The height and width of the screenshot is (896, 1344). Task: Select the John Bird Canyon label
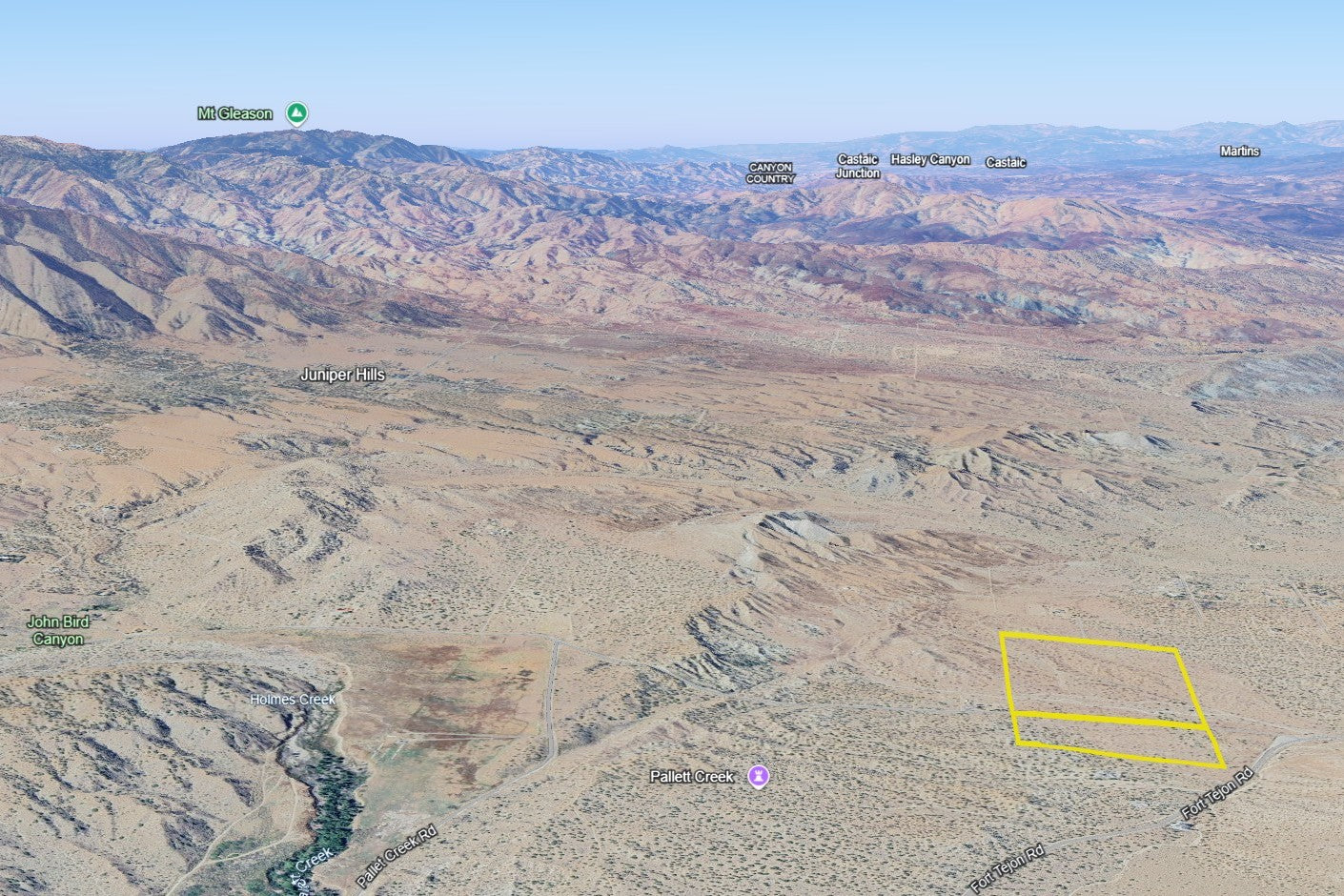point(58,631)
